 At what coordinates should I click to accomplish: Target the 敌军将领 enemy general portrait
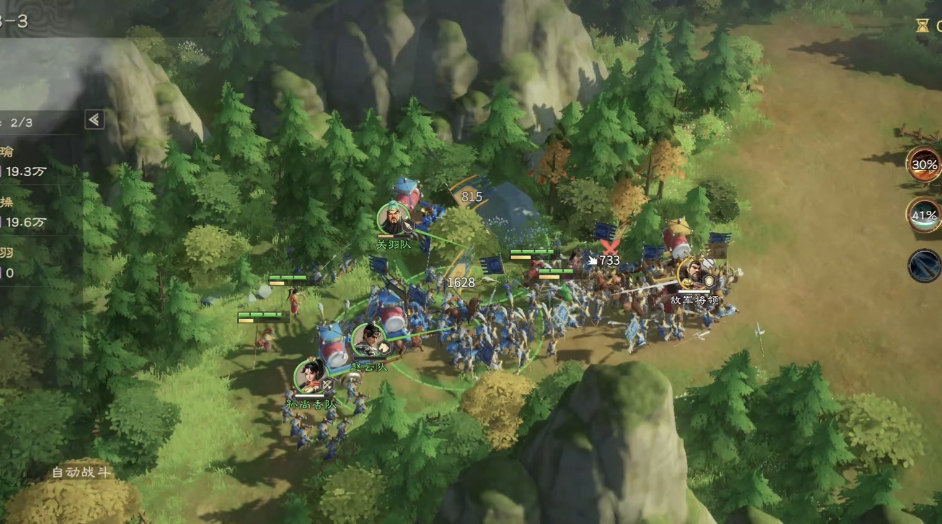(x=694, y=273)
